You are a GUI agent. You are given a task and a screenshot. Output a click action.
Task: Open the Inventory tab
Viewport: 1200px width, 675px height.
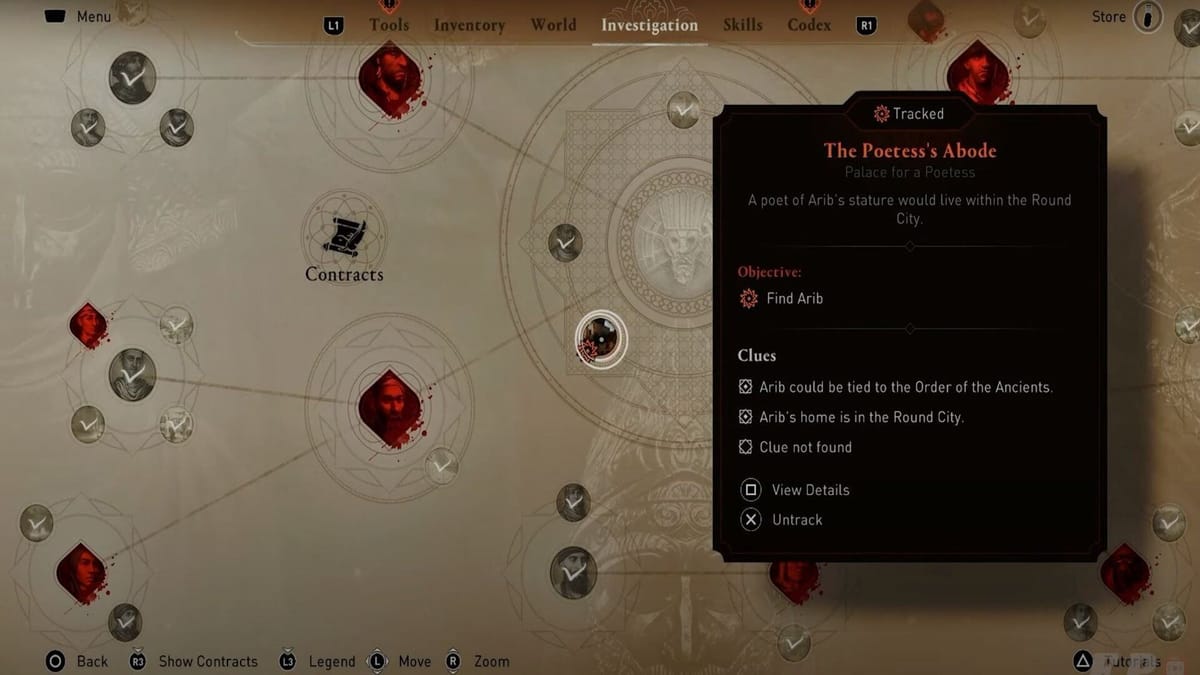click(x=470, y=25)
